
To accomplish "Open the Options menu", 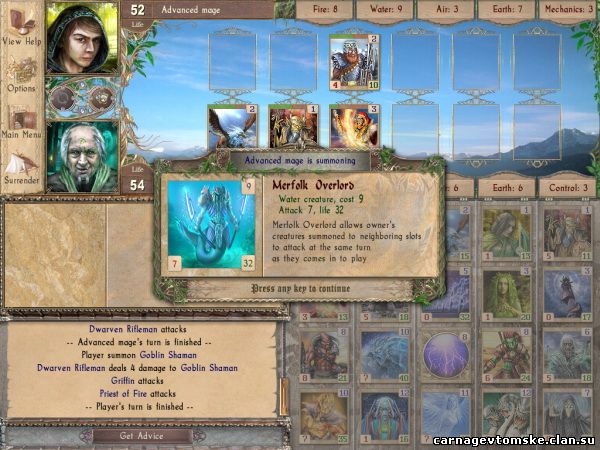I will click(x=22, y=75).
